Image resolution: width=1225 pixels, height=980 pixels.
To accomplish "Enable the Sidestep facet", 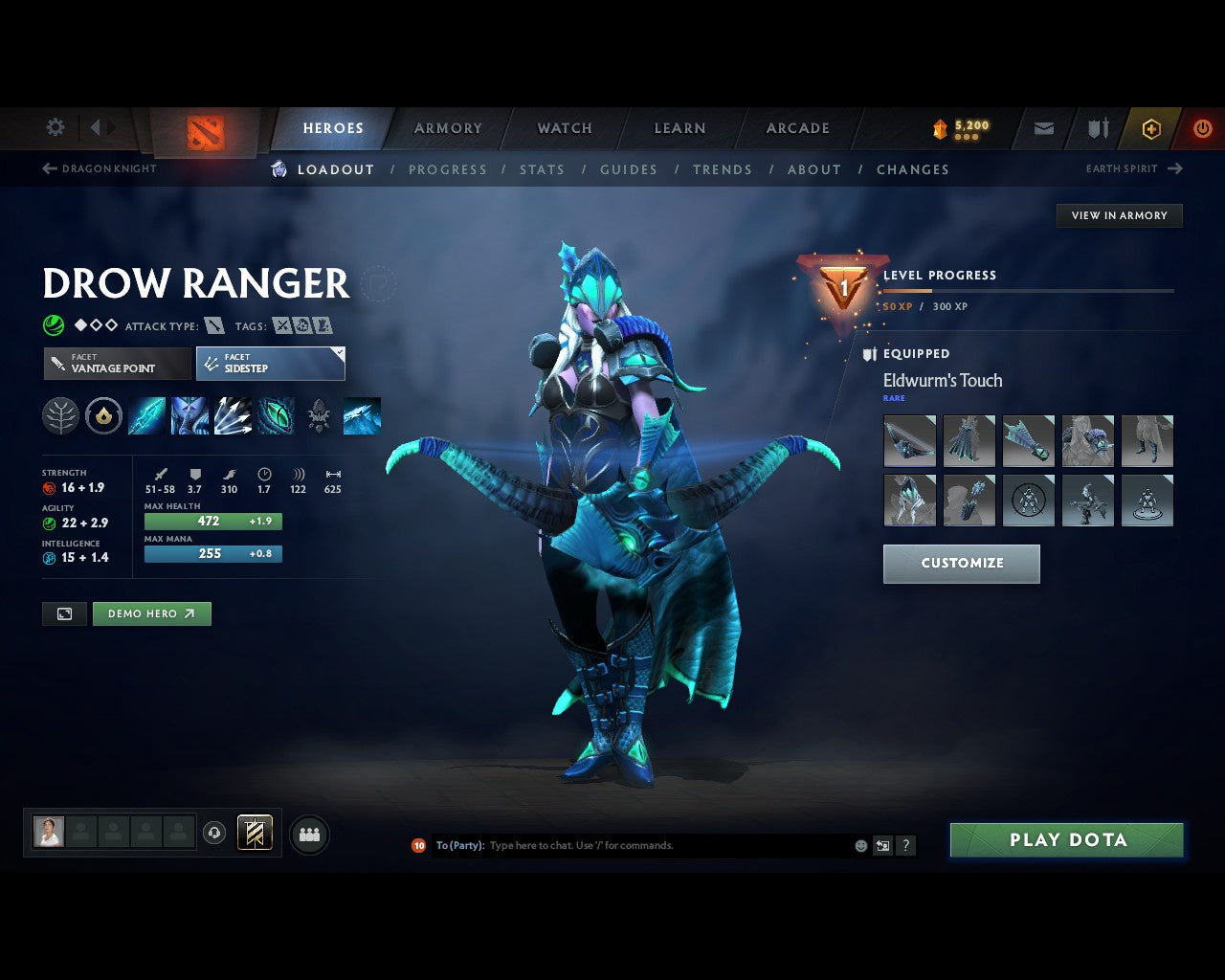I will click(x=270, y=364).
